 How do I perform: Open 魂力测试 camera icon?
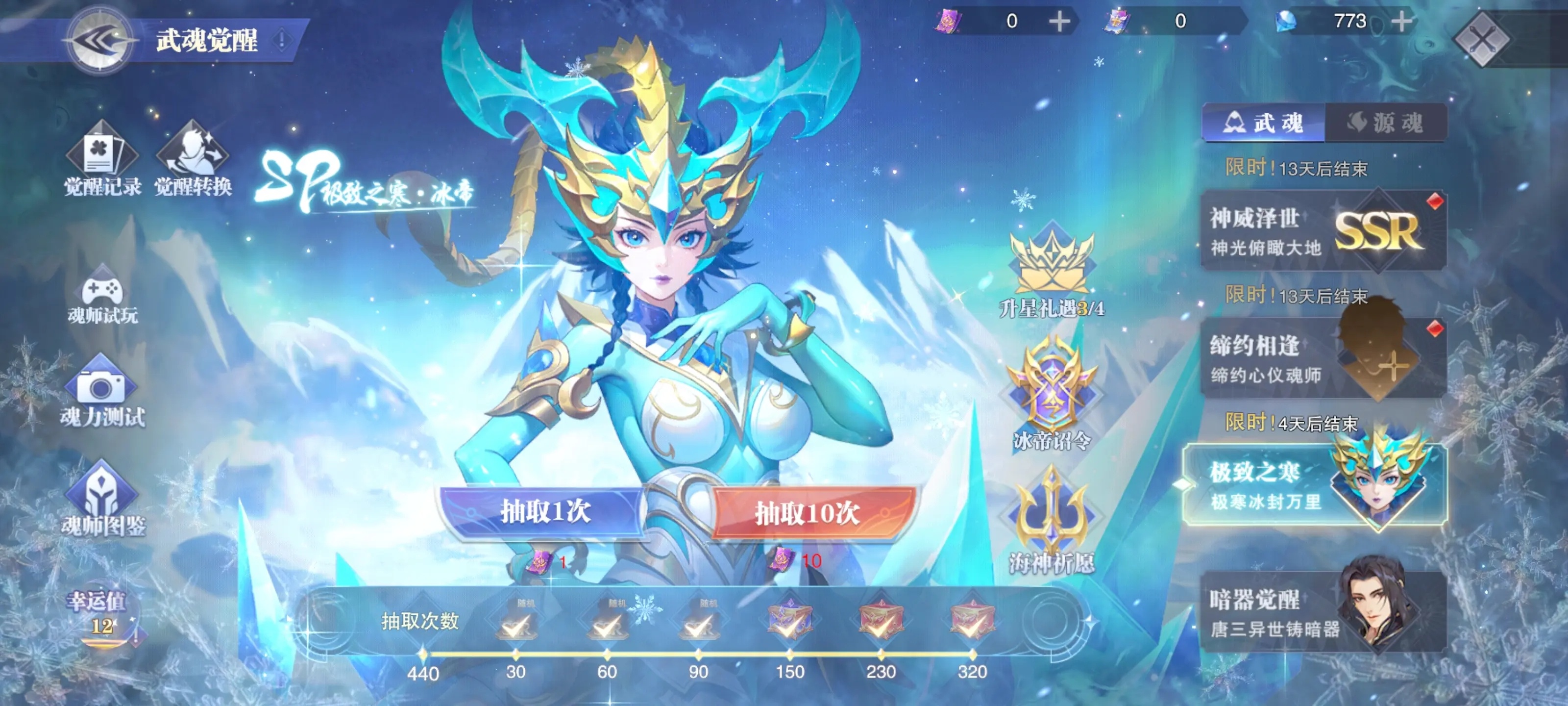101,393
